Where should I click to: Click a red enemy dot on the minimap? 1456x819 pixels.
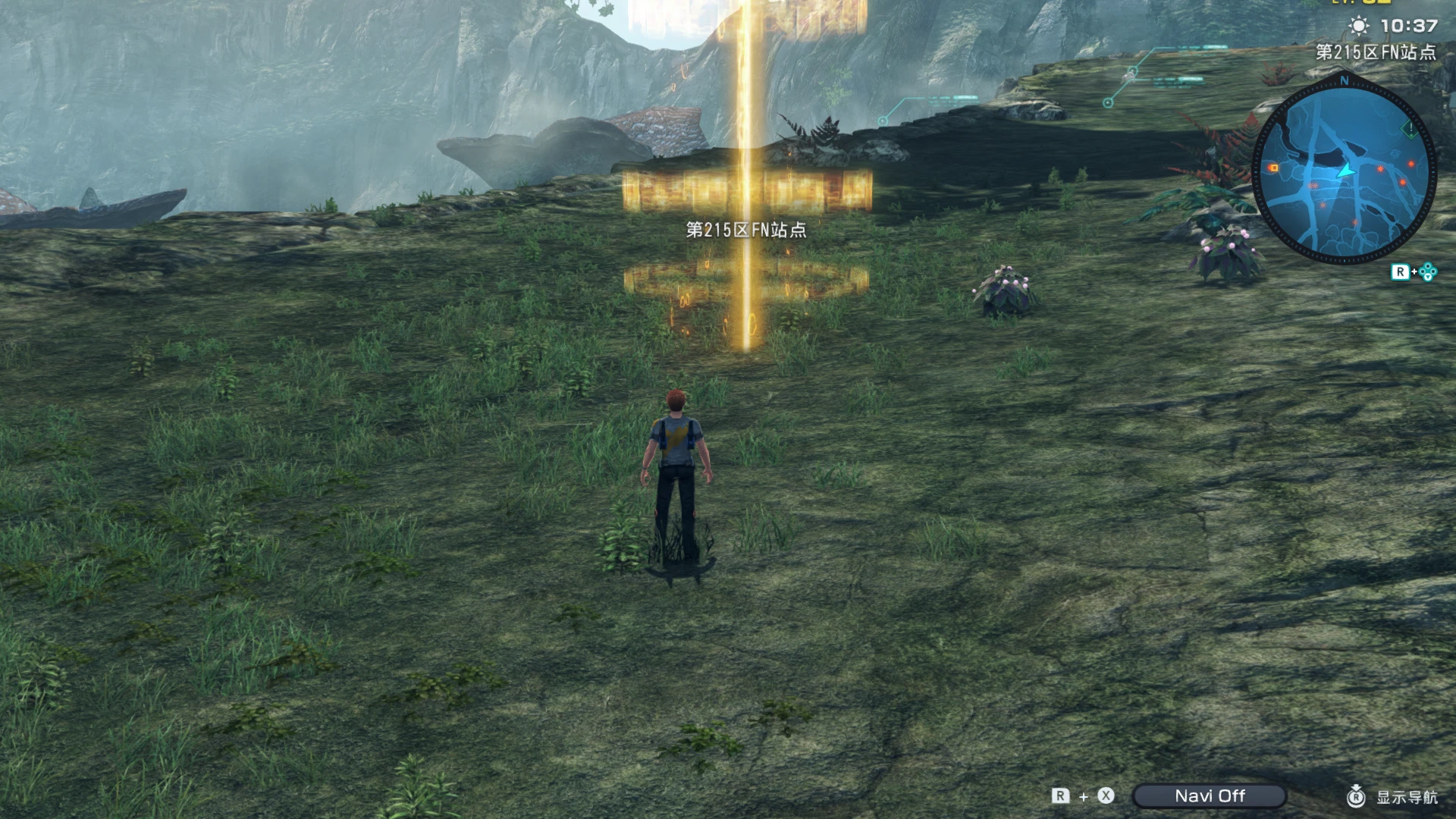coord(1379,168)
